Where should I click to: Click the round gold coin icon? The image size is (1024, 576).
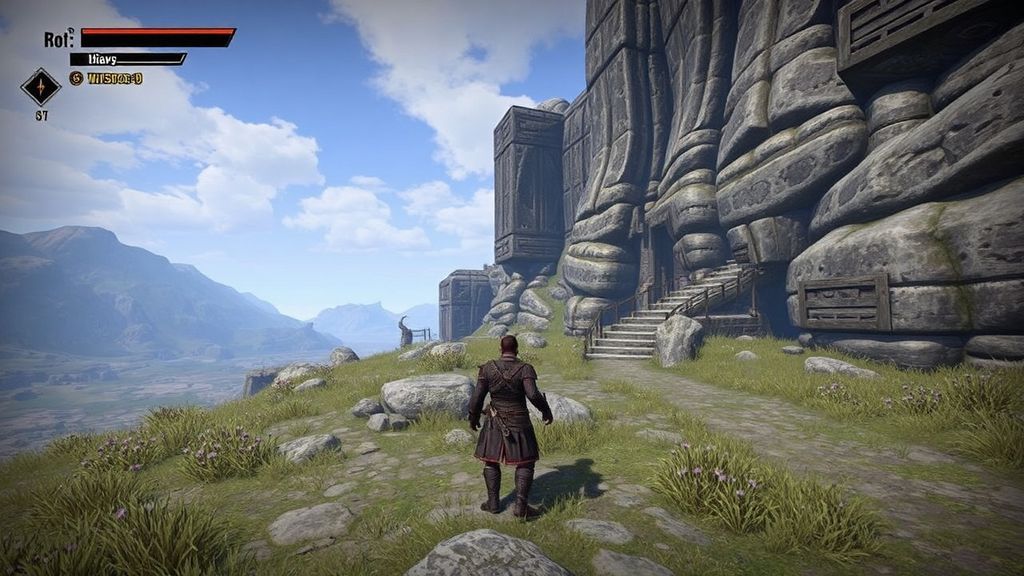pos(76,78)
